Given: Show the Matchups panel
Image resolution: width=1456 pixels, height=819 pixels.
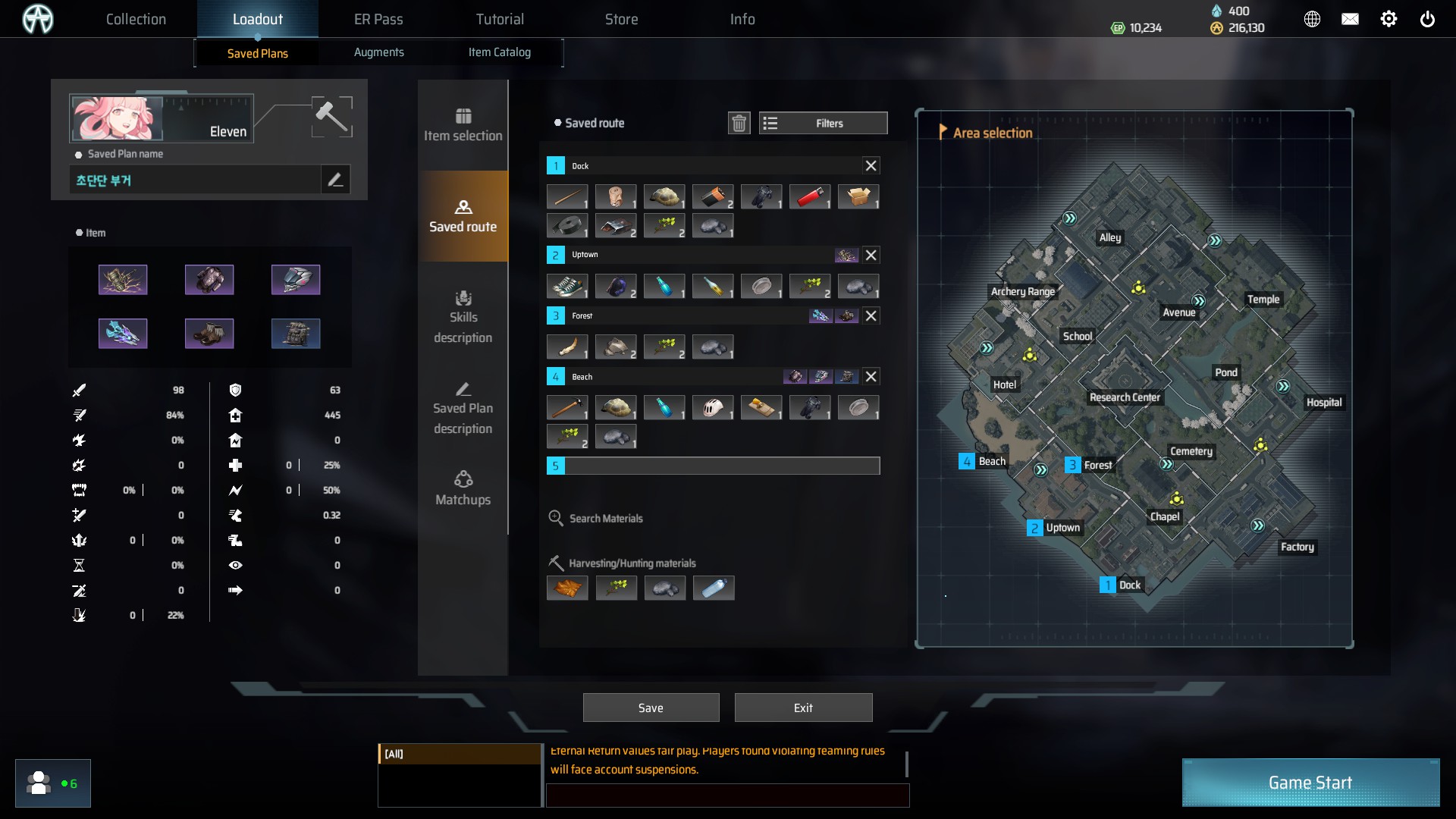Looking at the screenshot, I should tap(463, 488).
